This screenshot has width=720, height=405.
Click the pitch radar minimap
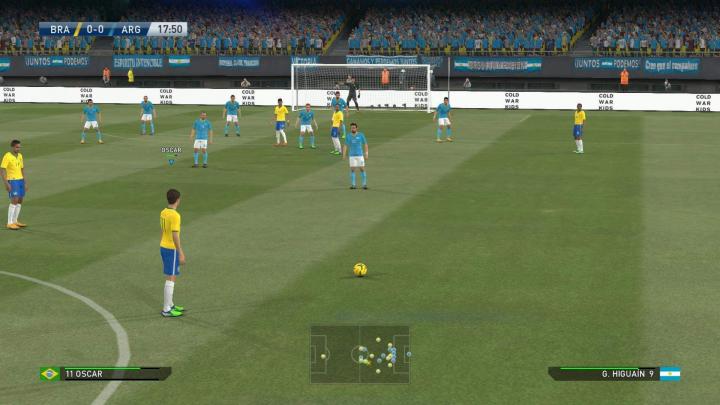click(359, 354)
